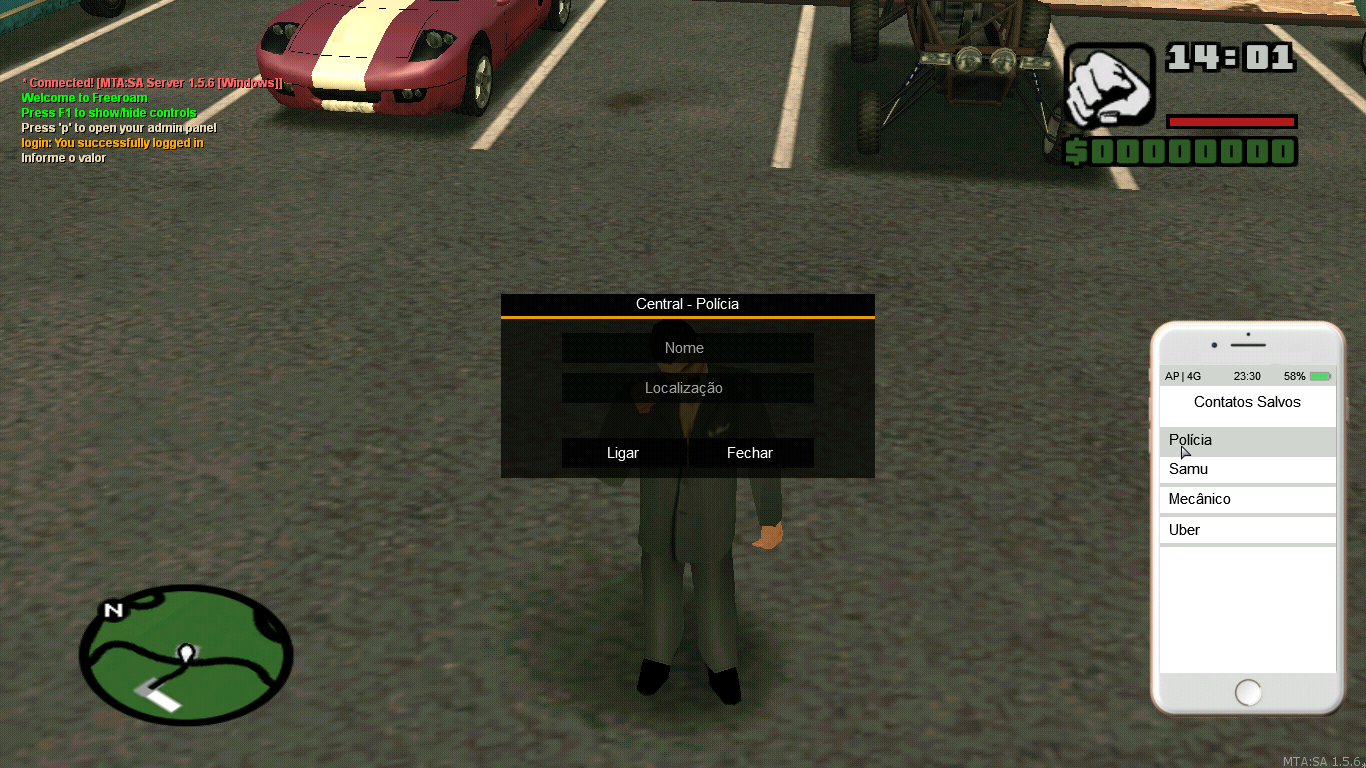The image size is (1366, 768).
Task: Click the Localização input field
Action: pyautogui.click(x=687, y=388)
